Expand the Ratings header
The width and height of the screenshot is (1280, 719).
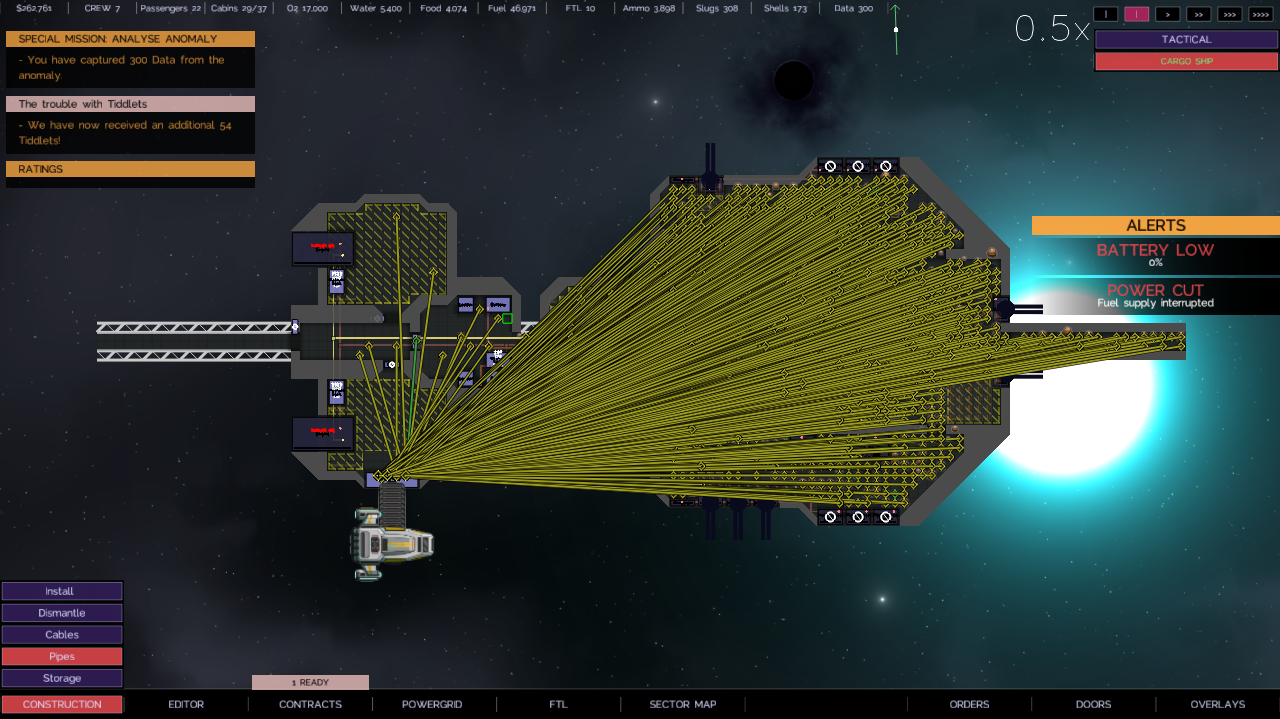click(130, 169)
